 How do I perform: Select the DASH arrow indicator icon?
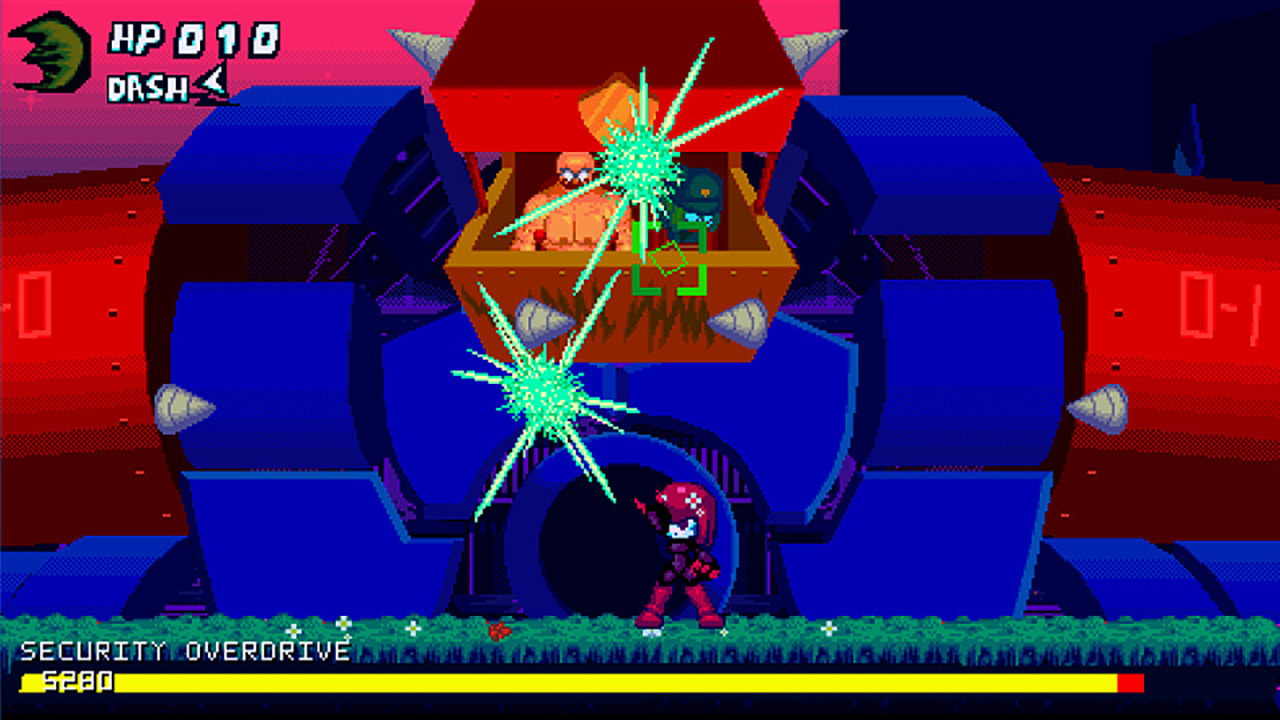click(x=213, y=88)
